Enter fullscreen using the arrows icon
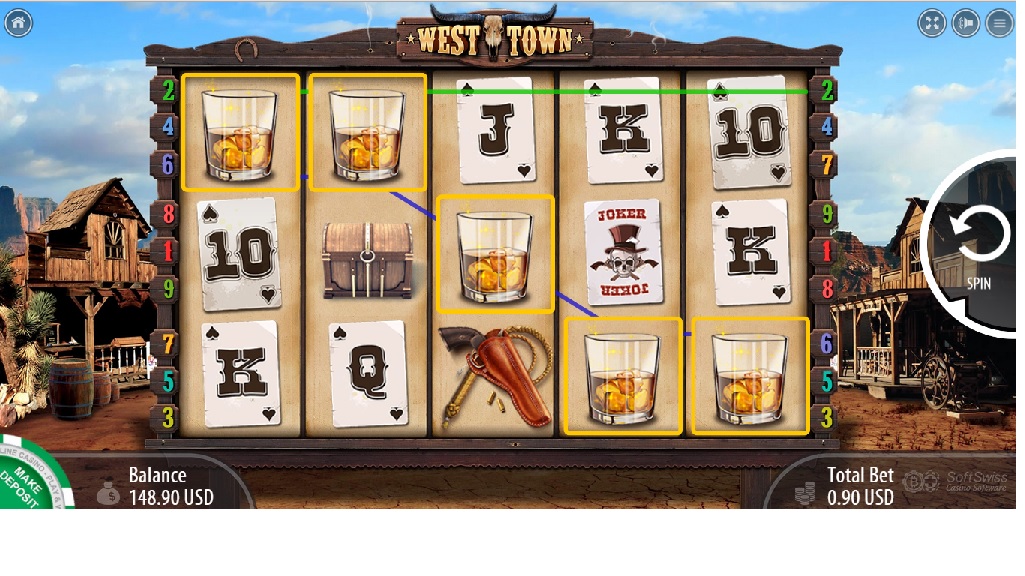 pos(932,23)
